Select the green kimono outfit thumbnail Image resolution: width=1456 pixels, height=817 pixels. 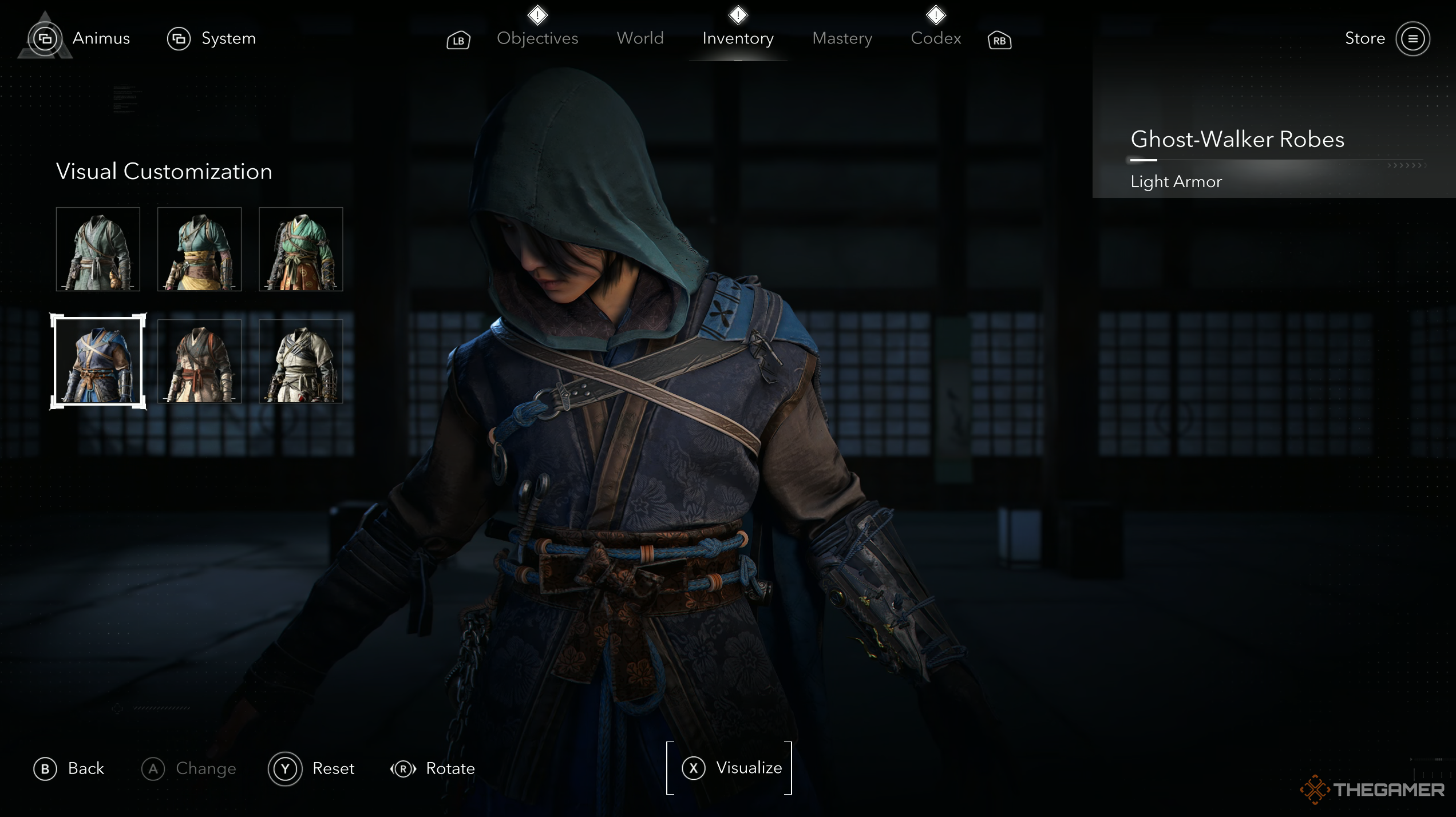click(300, 249)
